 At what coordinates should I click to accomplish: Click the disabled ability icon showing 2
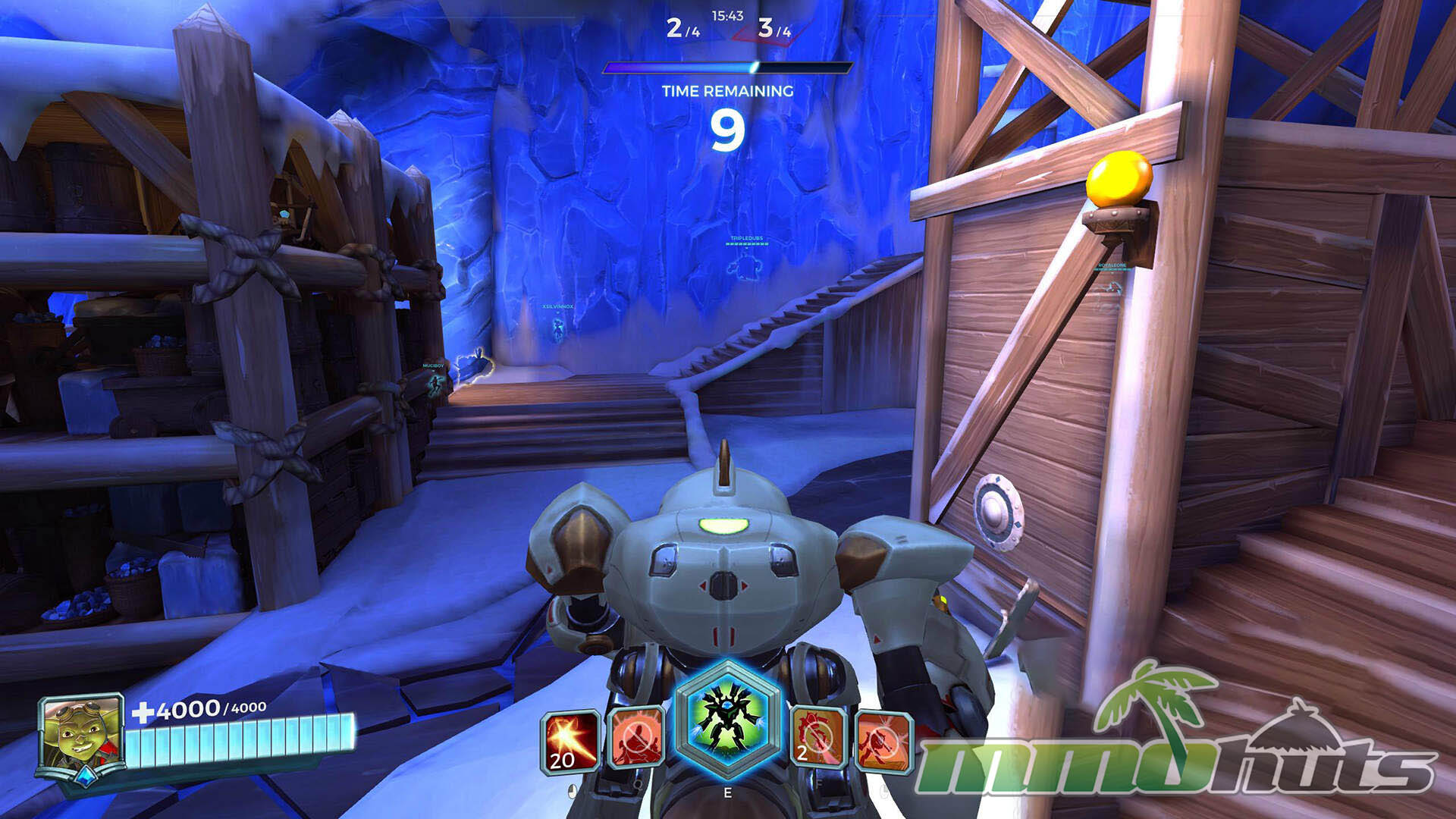coord(817,738)
